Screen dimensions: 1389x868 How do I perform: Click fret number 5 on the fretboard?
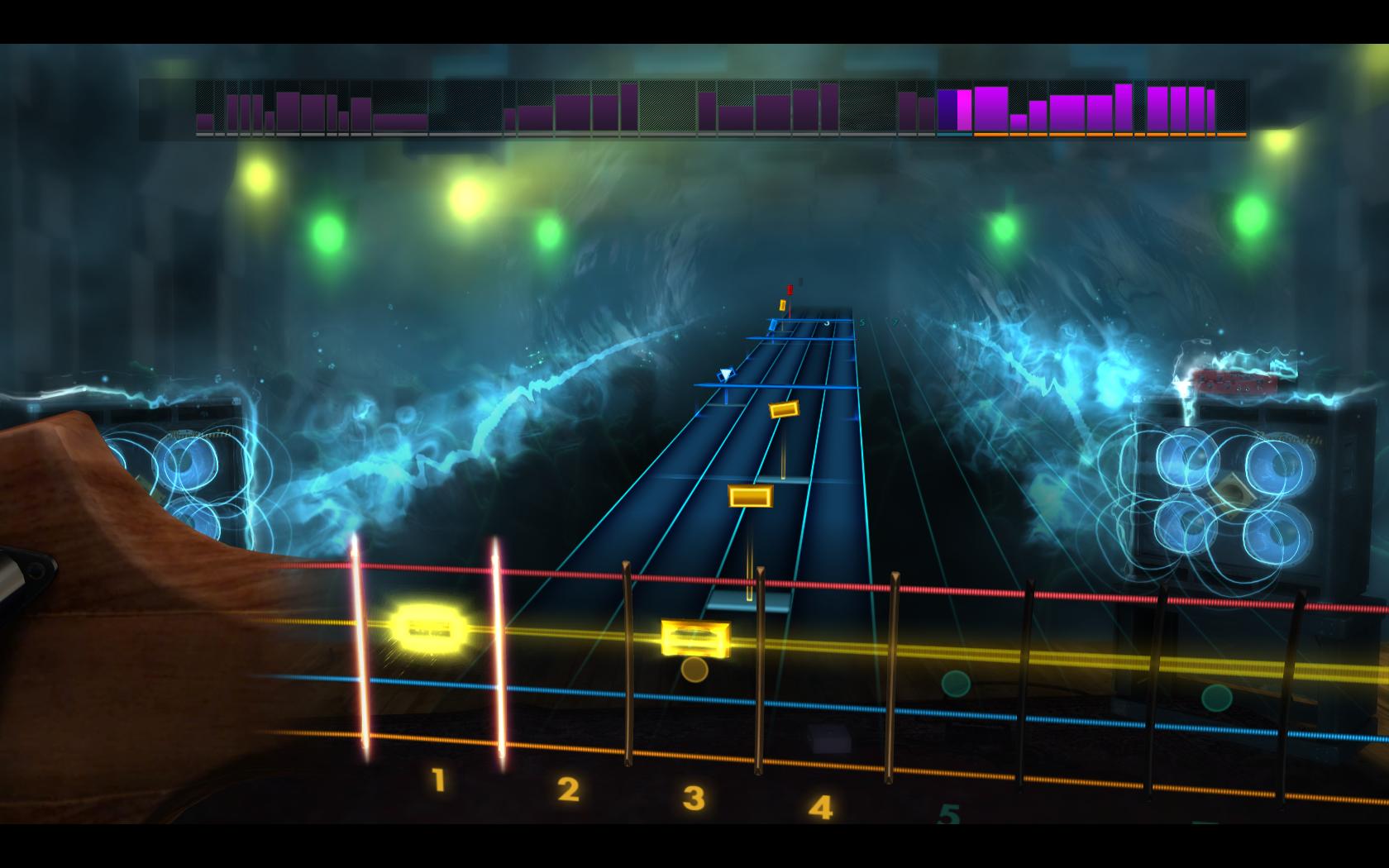(947, 814)
